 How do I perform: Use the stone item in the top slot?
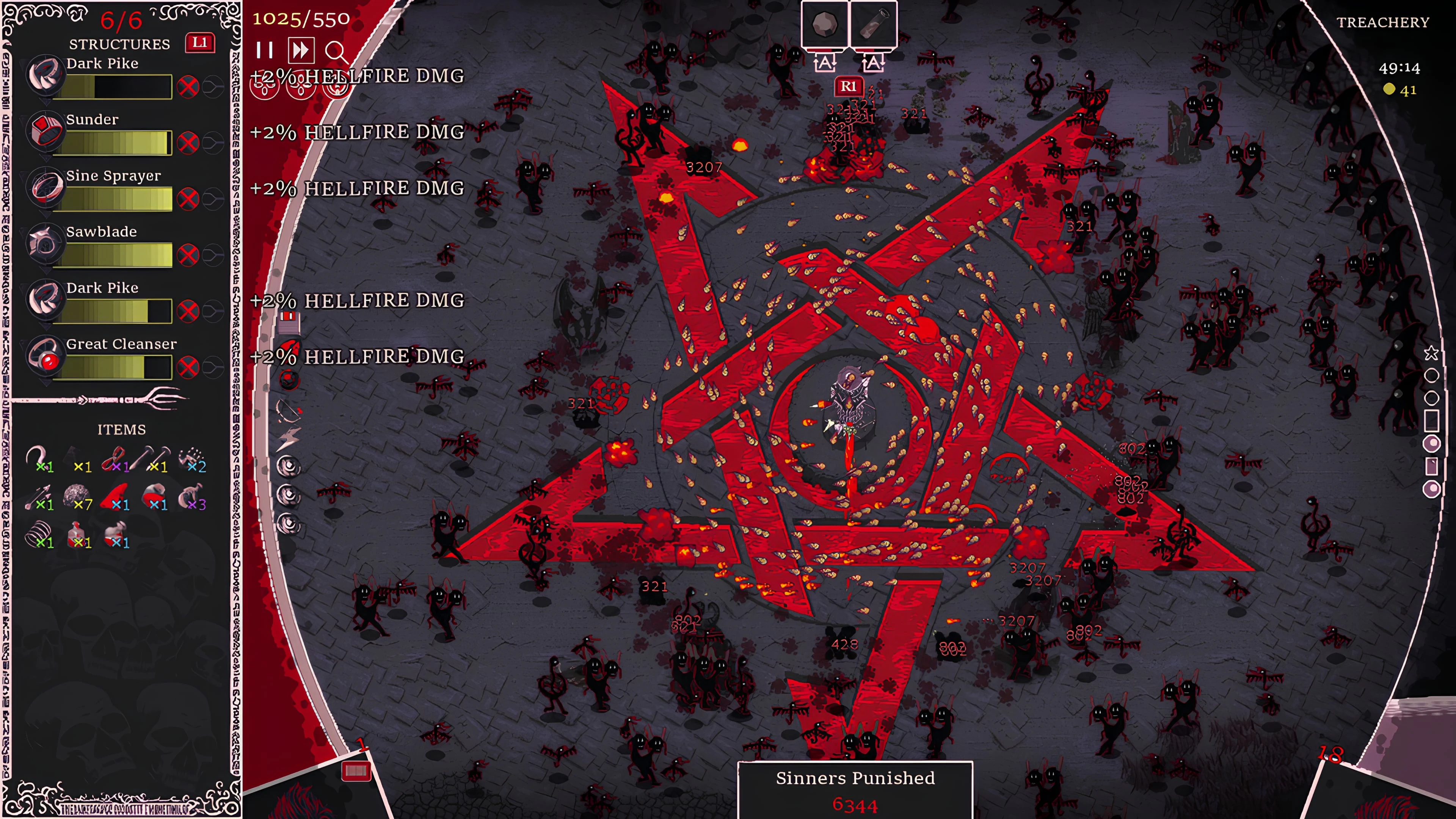click(x=825, y=24)
